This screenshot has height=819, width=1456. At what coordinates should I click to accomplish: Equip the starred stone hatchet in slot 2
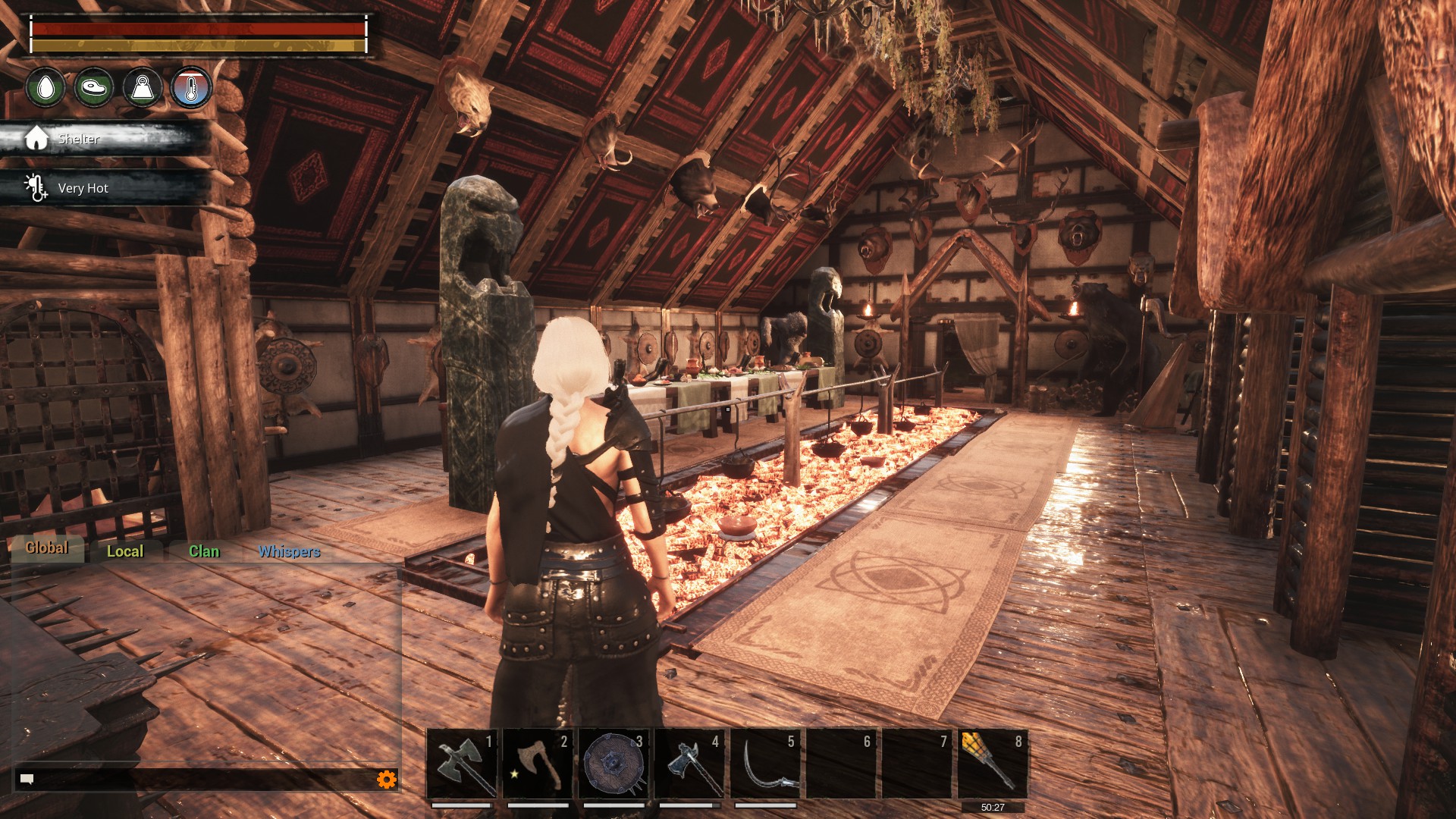pyautogui.click(x=538, y=764)
